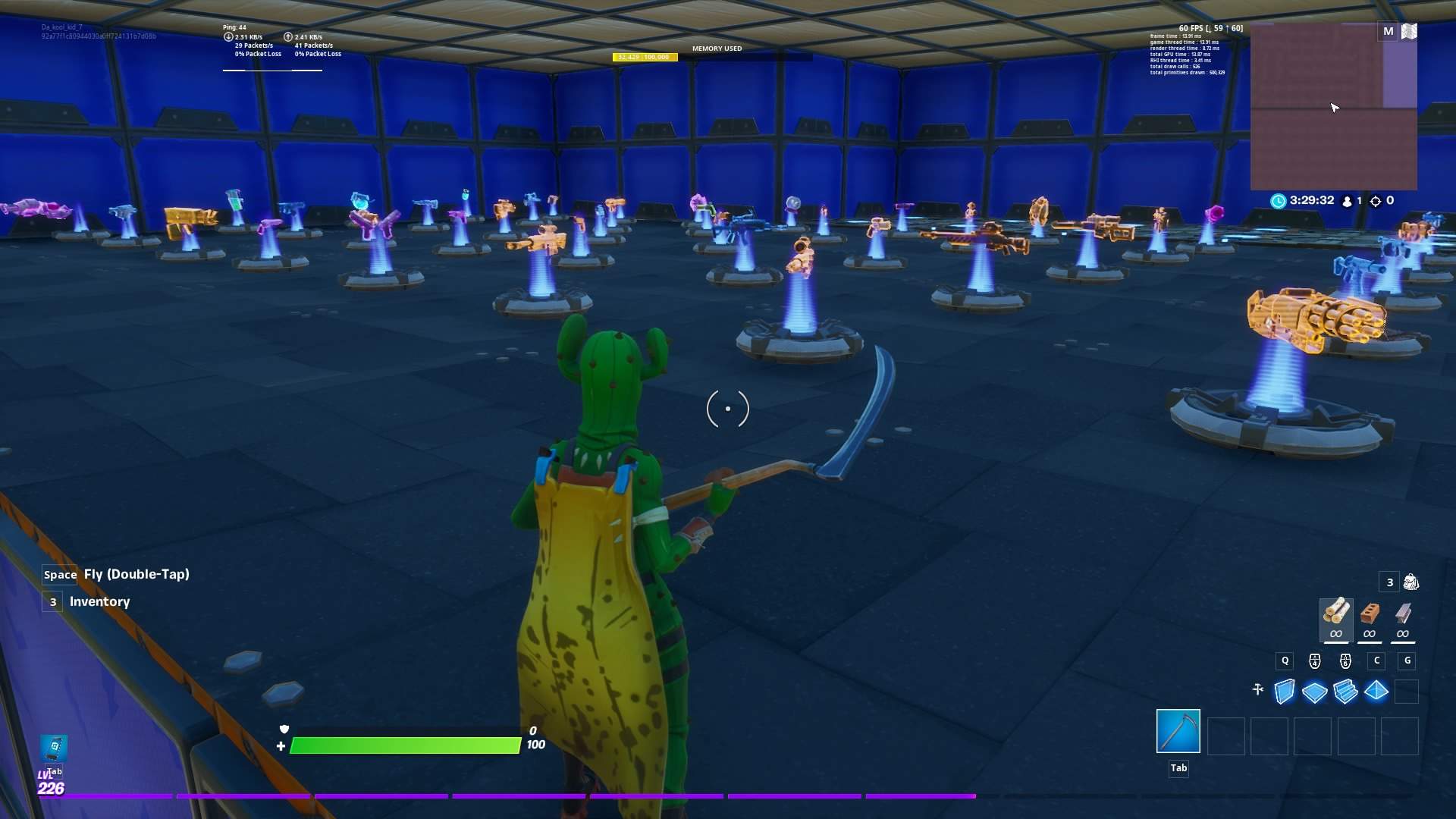The width and height of the screenshot is (1456, 819).
Task: Activate the Space Fly (Double-Tap) prompt
Action: (x=114, y=574)
